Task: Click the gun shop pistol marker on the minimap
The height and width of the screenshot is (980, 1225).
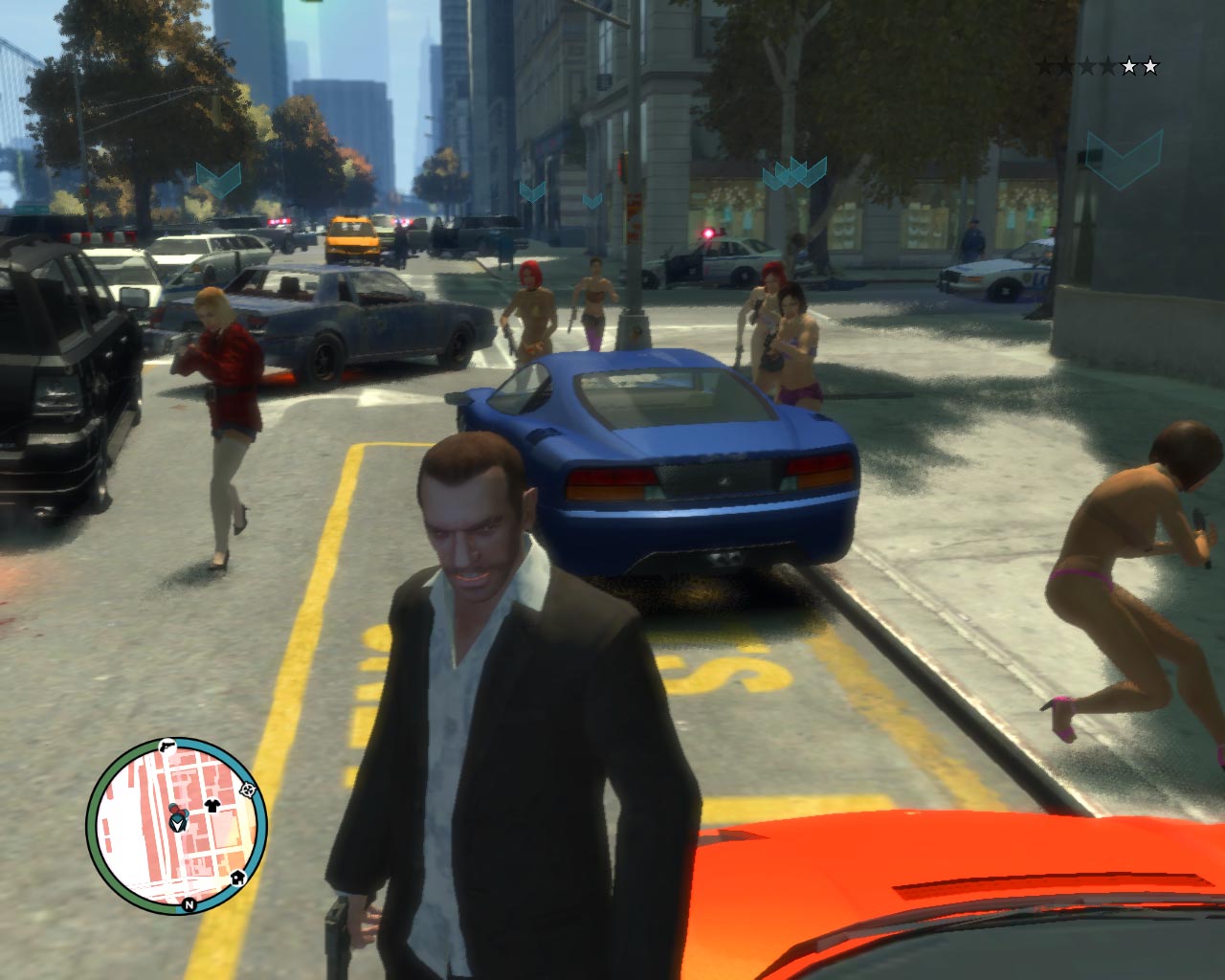Action: (x=167, y=745)
